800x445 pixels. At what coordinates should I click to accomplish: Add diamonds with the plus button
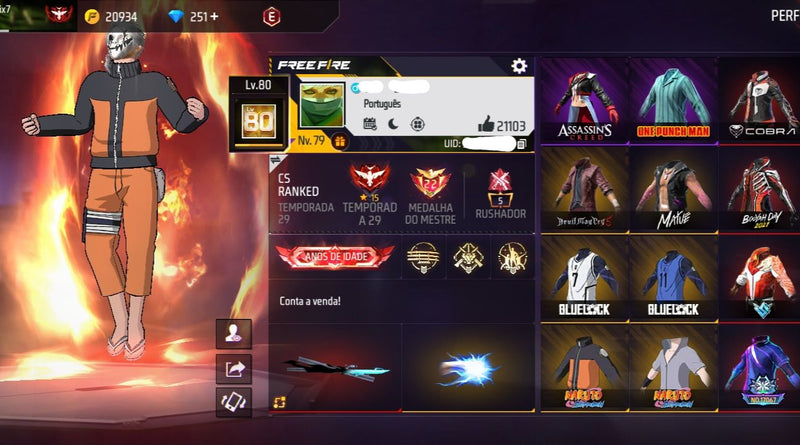pos(213,17)
